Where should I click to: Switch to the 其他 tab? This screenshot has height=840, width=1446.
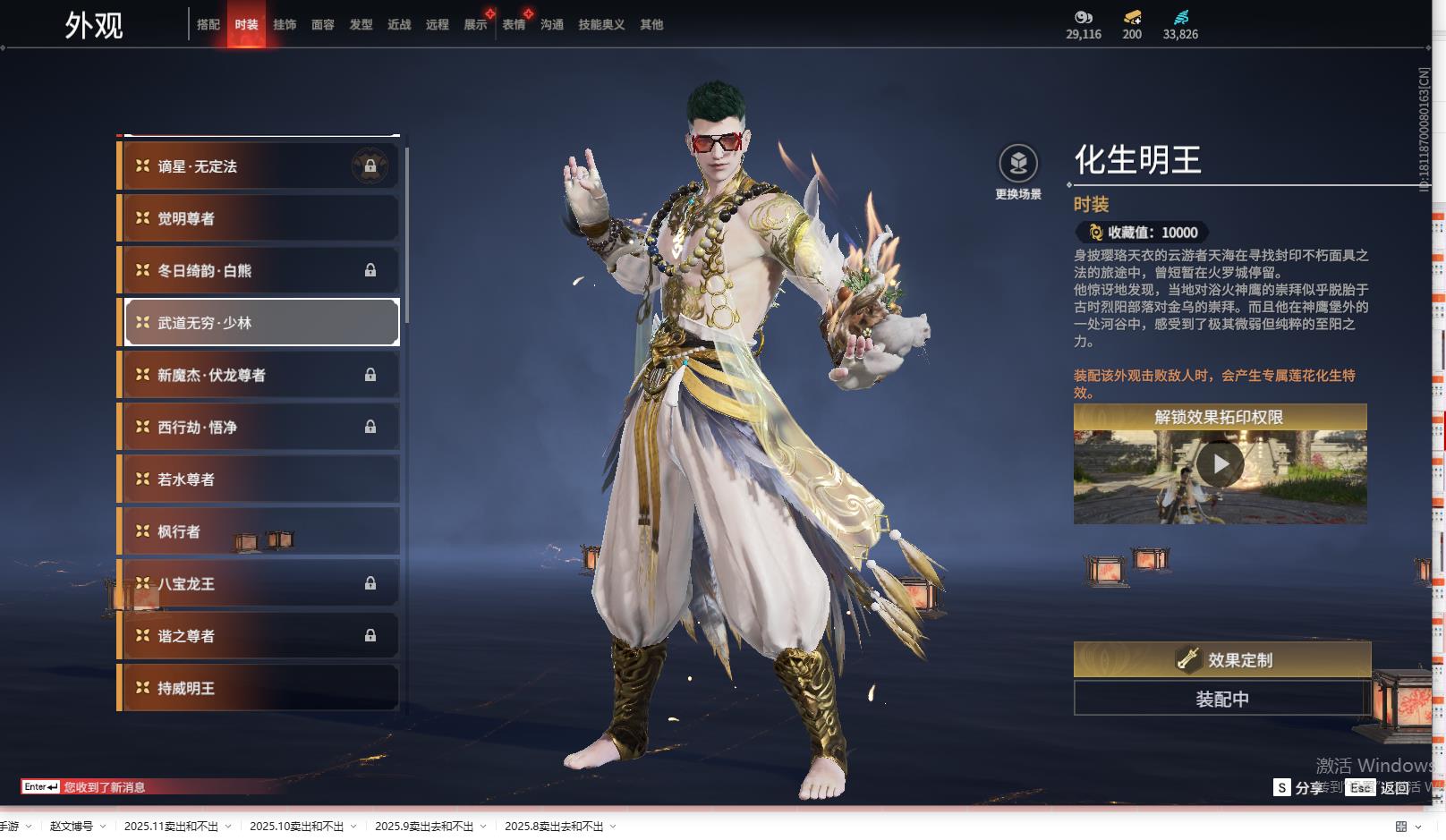point(651,25)
